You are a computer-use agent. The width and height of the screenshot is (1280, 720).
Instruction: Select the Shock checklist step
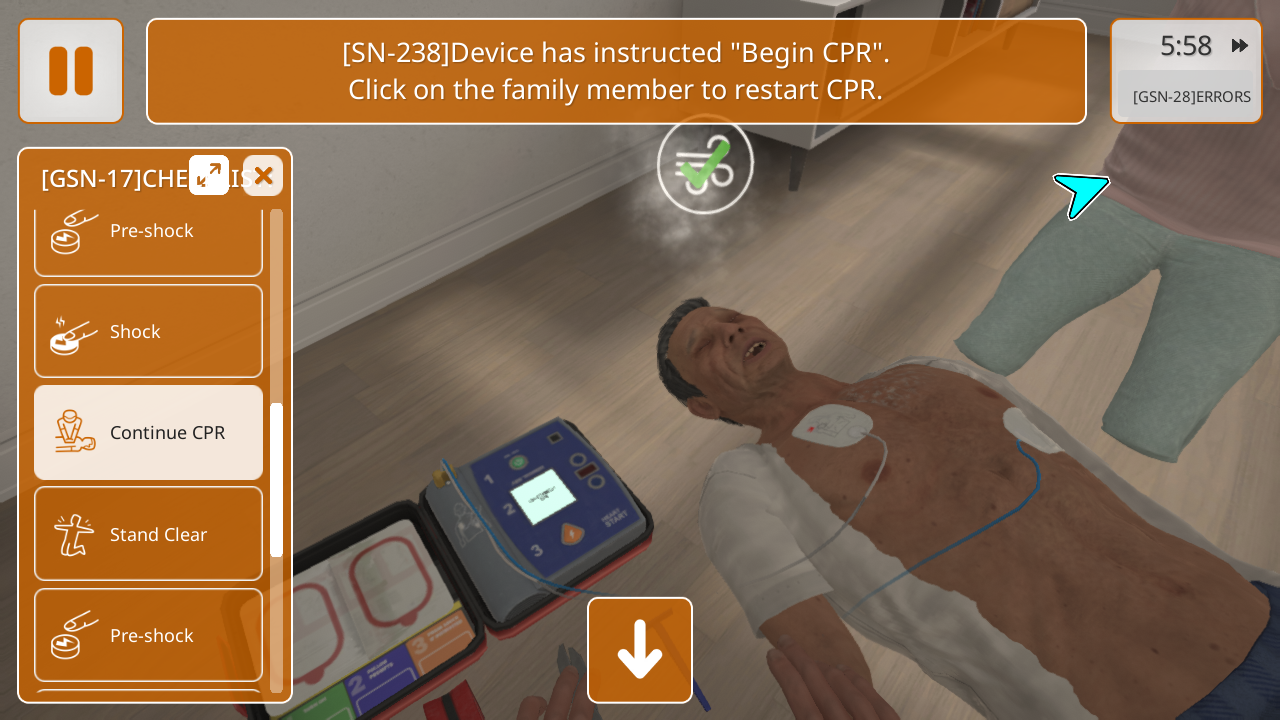click(149, 332)
